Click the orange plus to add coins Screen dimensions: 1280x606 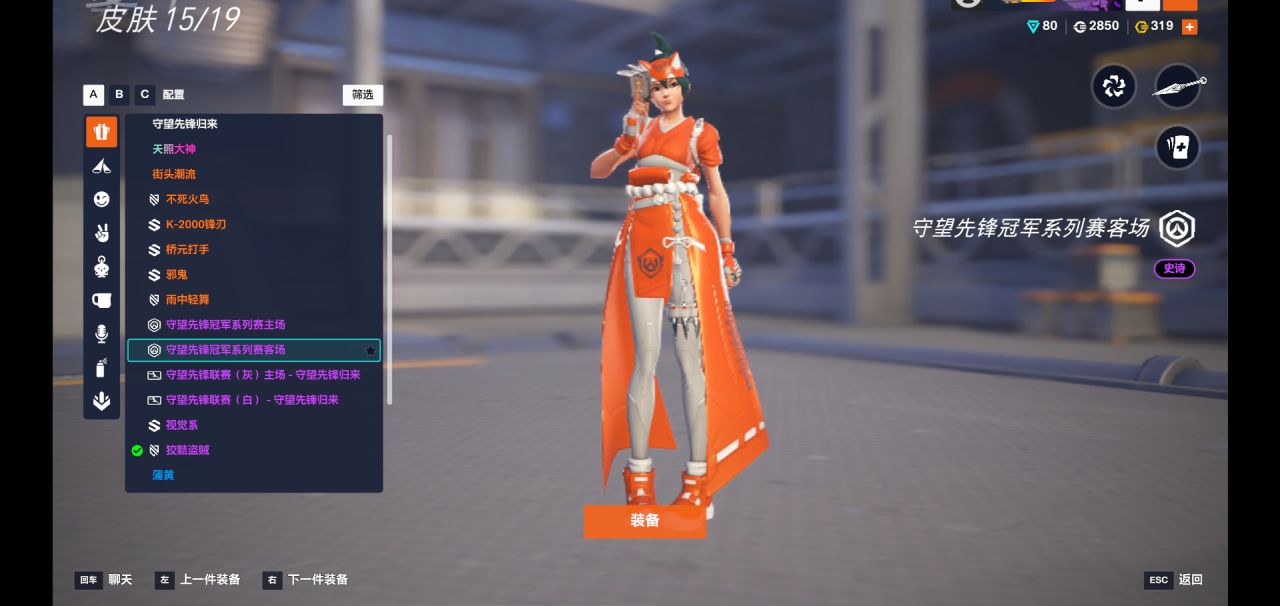point(1189,27)
